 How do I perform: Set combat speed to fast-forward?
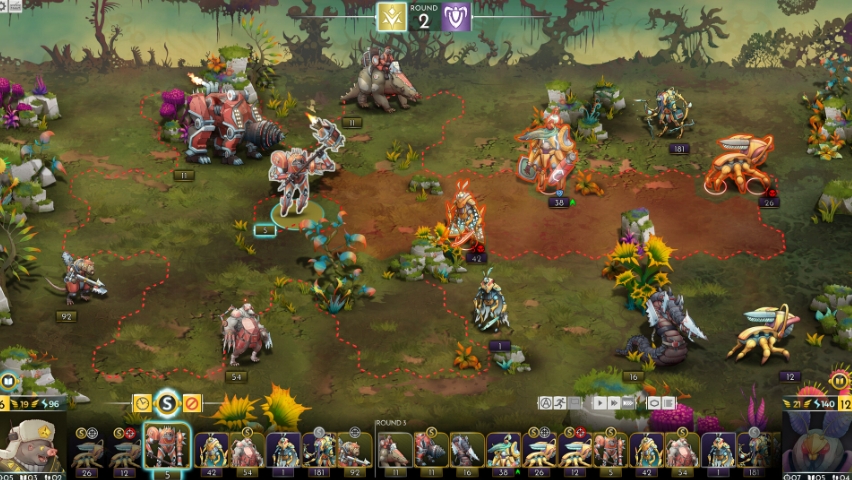click(x=616, y=403)
